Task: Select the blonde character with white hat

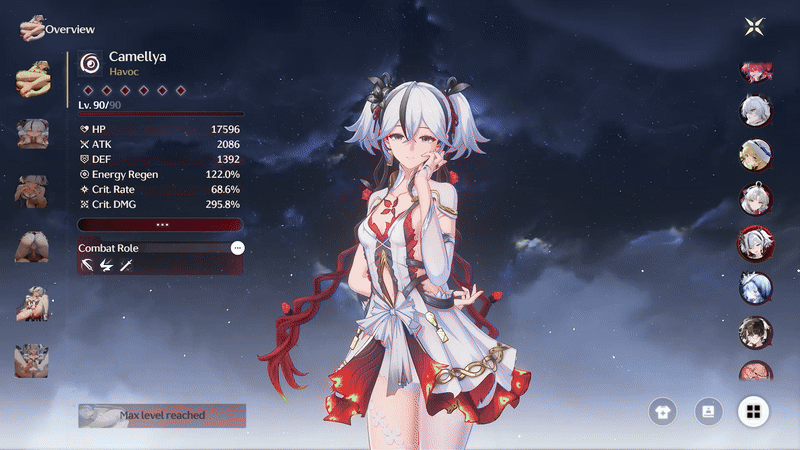Action: point(754,154)
